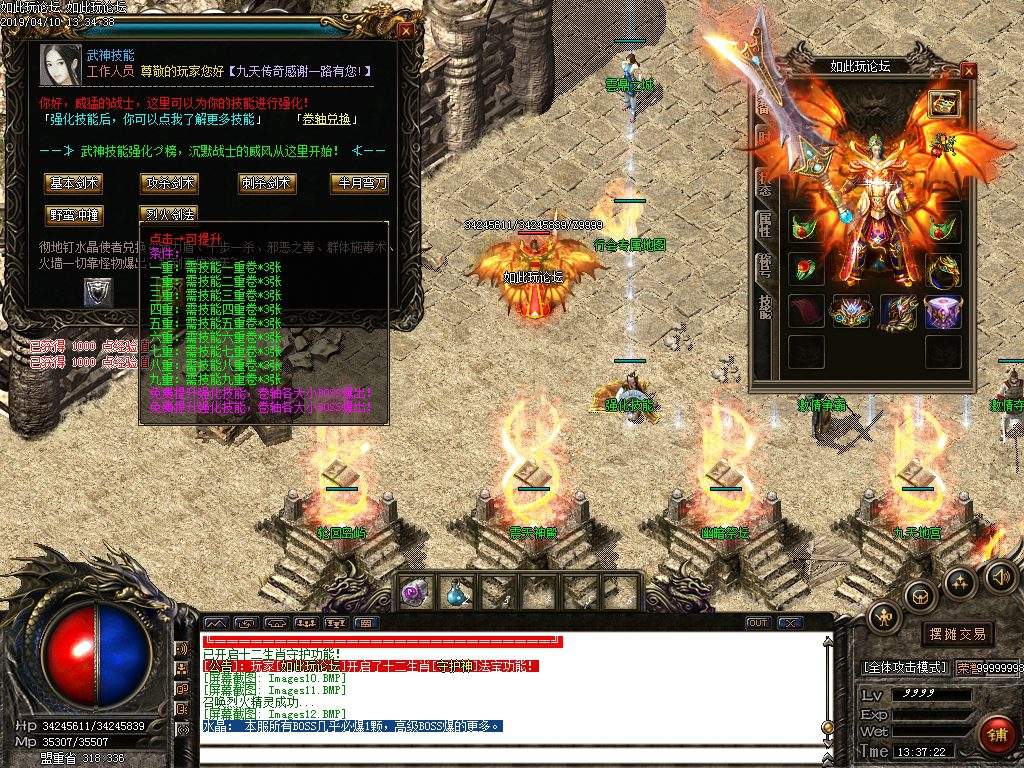Use the purple orb hotbar item

coord(415,592)
